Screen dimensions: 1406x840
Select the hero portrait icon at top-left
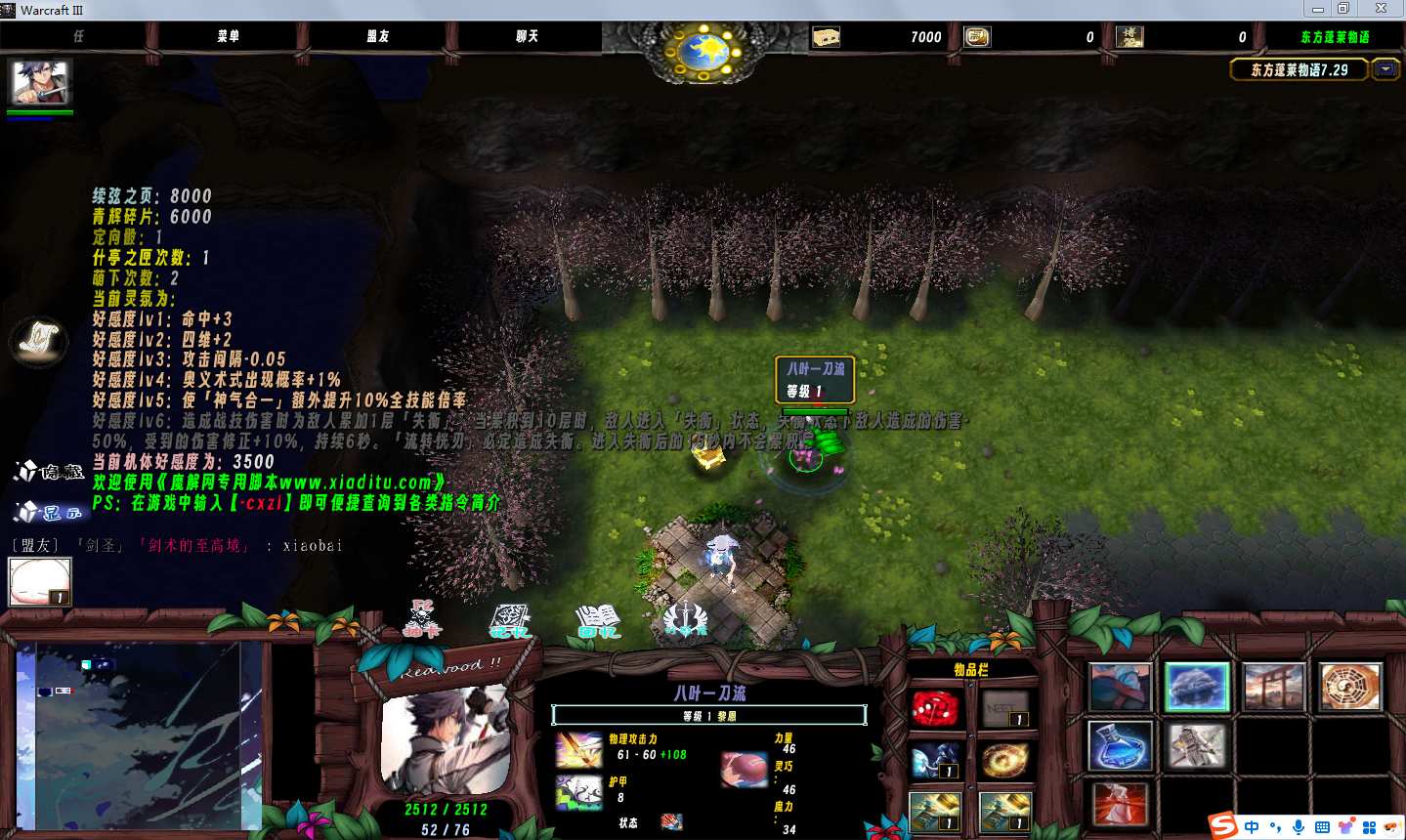(x=39, y=83)
